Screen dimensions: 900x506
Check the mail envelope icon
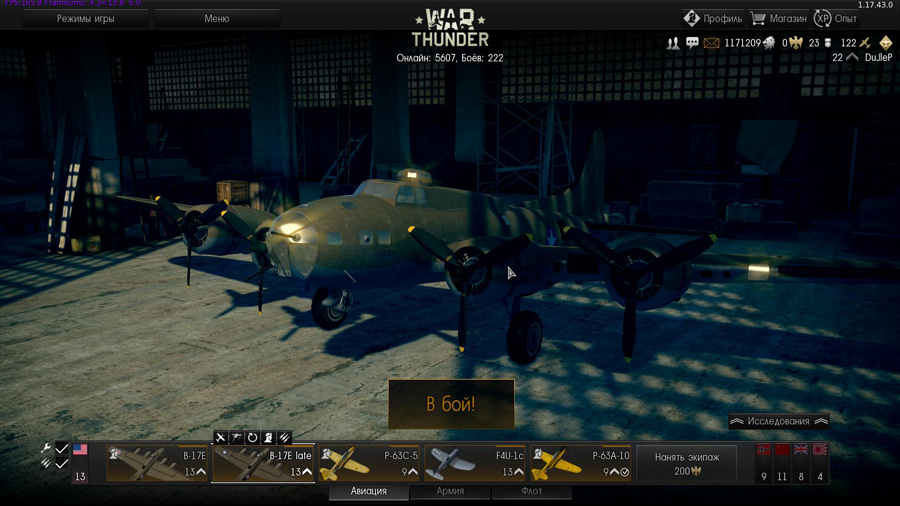pyautogui.click(x=711, y=44)
